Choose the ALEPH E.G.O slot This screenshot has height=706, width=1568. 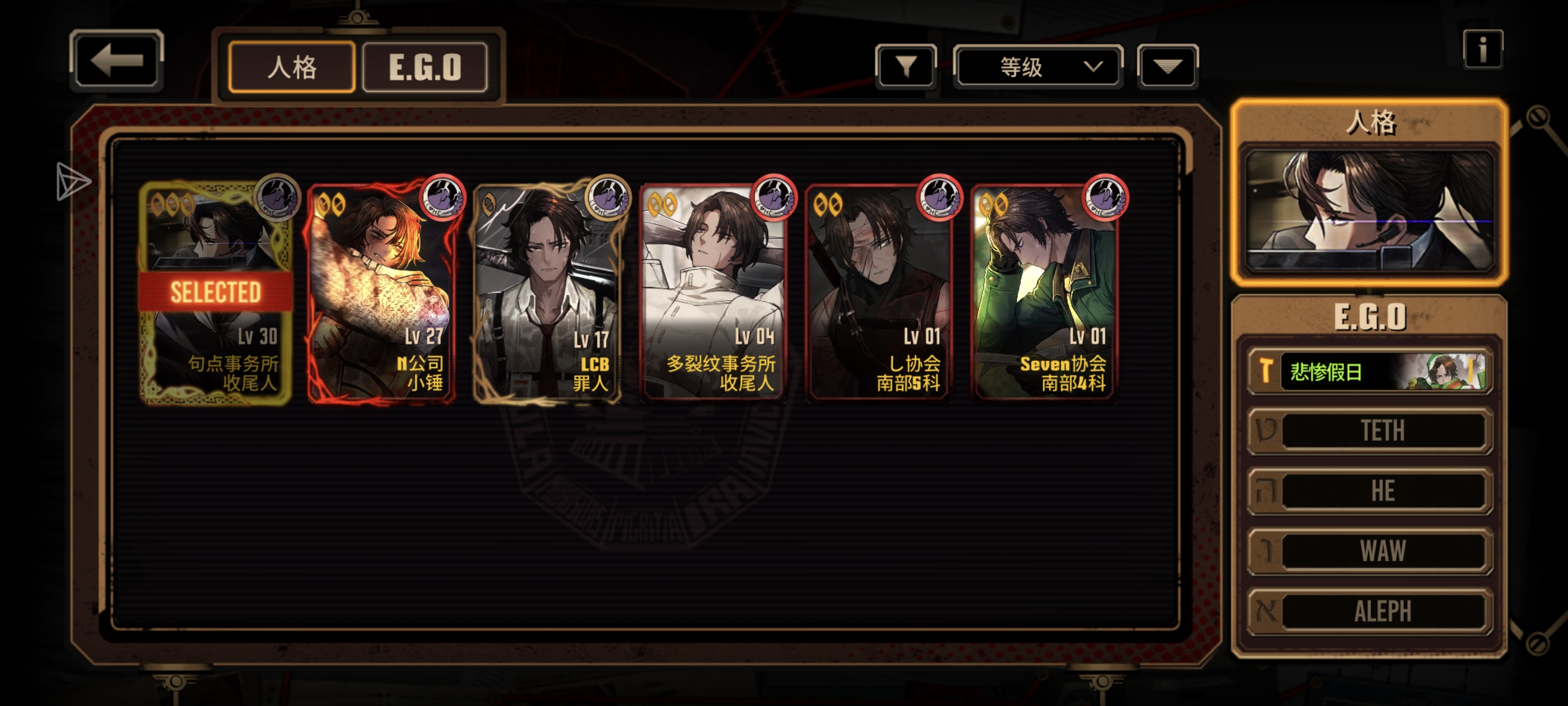[x=1370, y=610]
